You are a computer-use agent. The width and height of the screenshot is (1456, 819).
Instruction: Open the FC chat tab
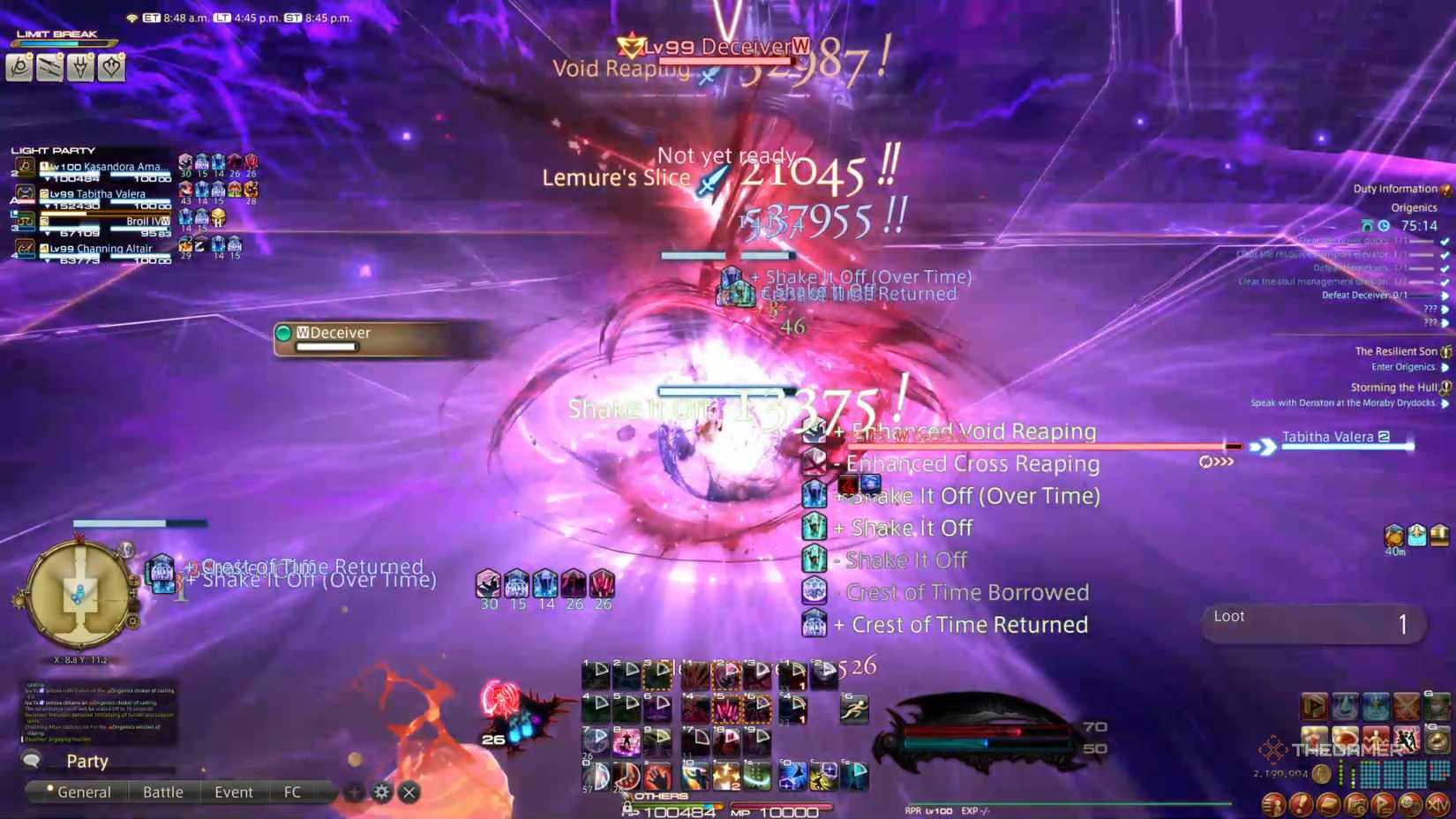292,792
